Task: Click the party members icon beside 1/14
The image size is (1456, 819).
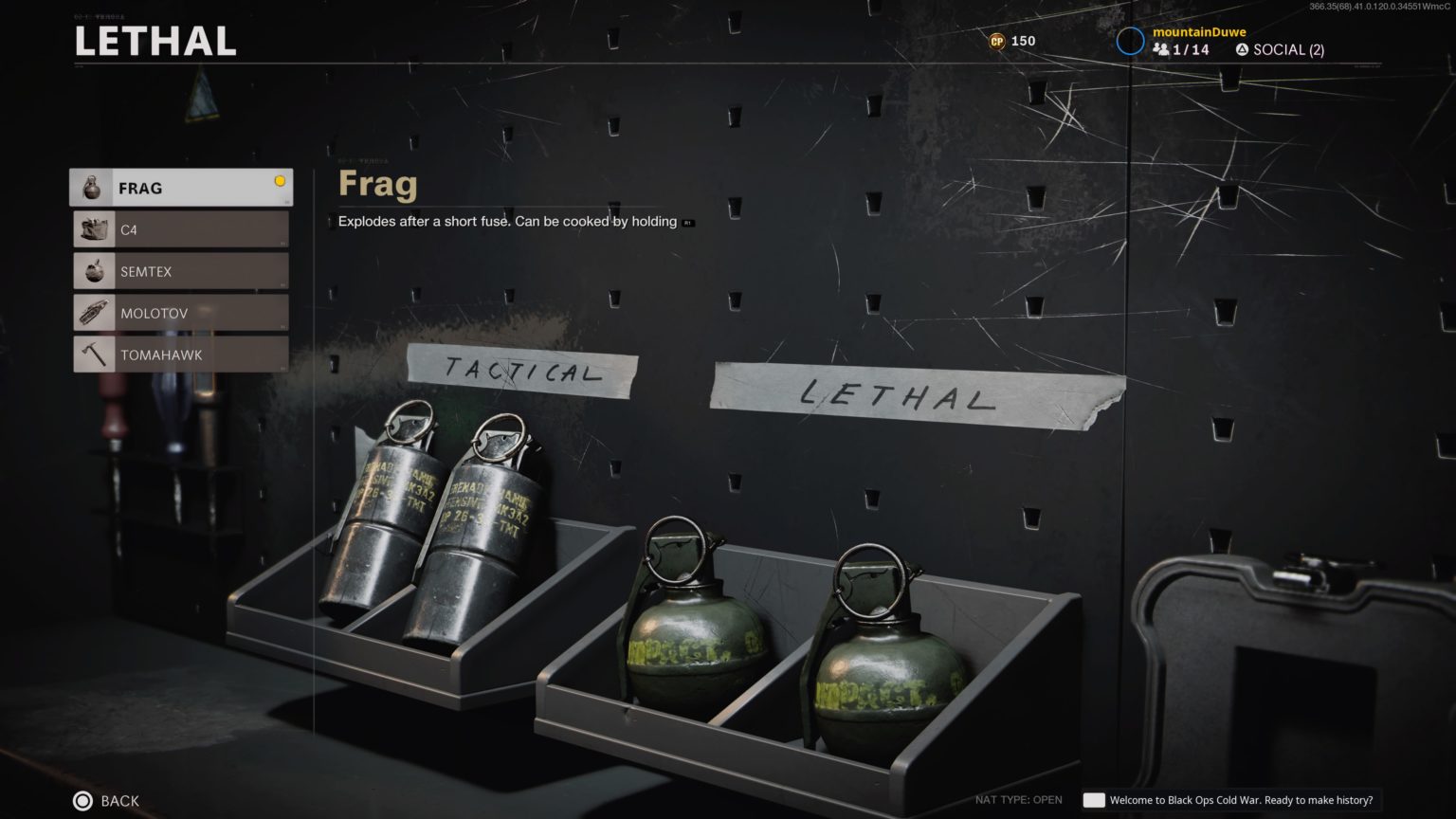Action: (1163, 49)
